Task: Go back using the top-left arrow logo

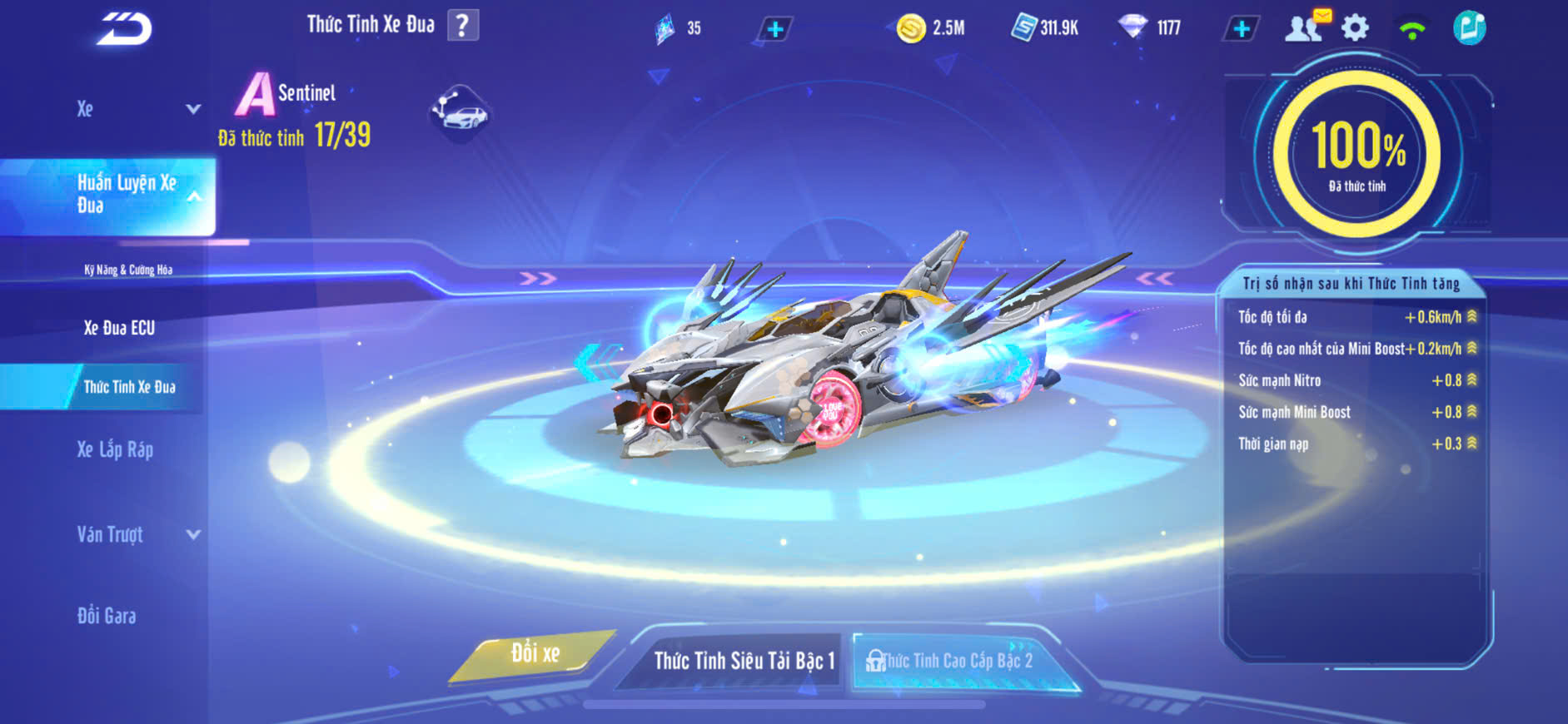Action: (x=125, y=29)
